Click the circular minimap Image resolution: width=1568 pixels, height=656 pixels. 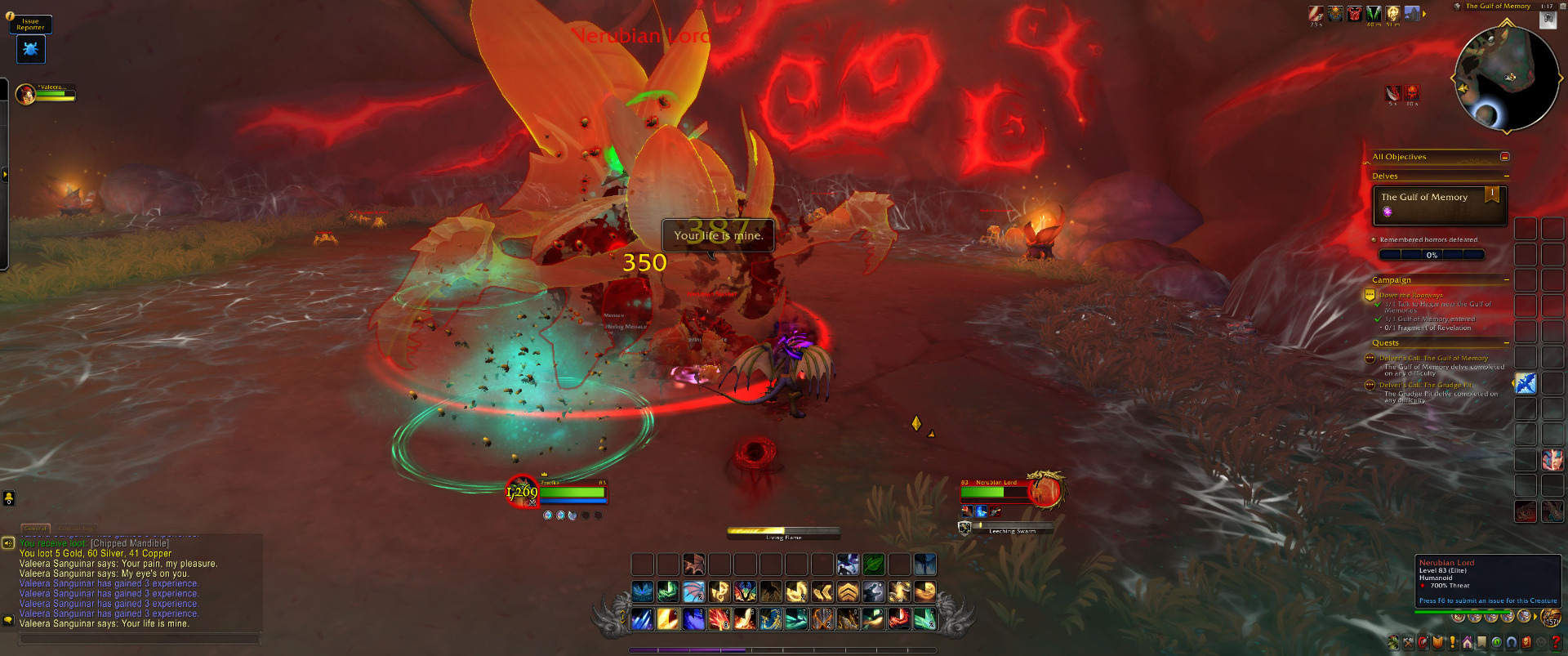1506,78
